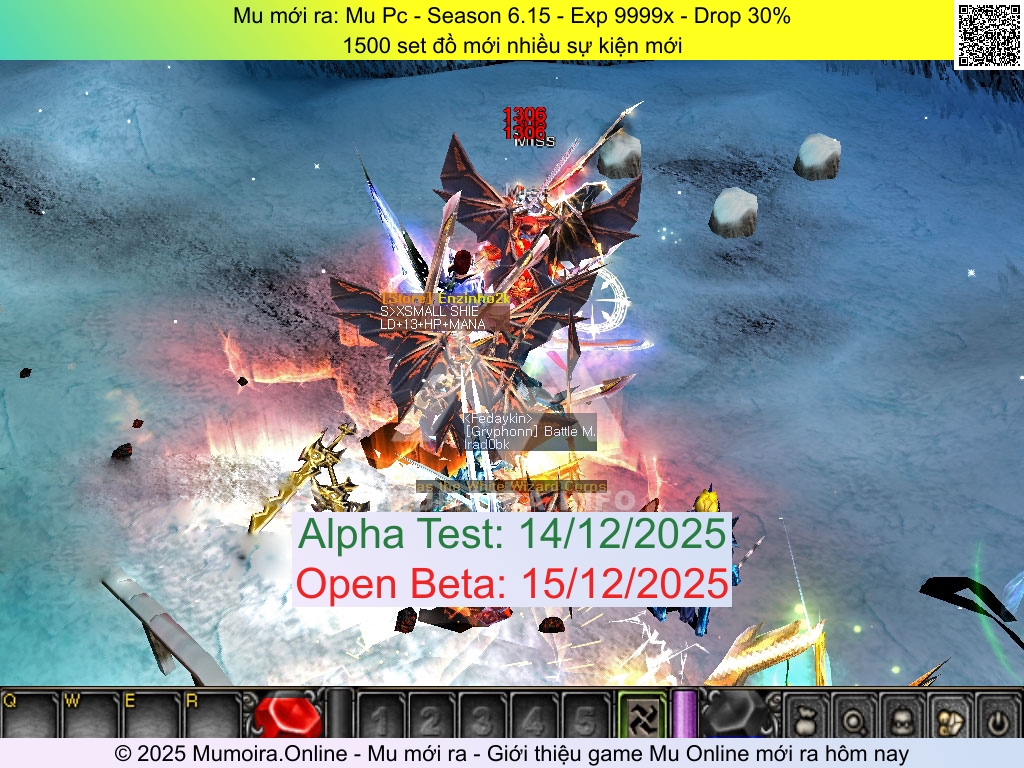This screenshot has height=768, width=1024.
Task: Open the gold shield and scroll button
Action: pos(950,717)
